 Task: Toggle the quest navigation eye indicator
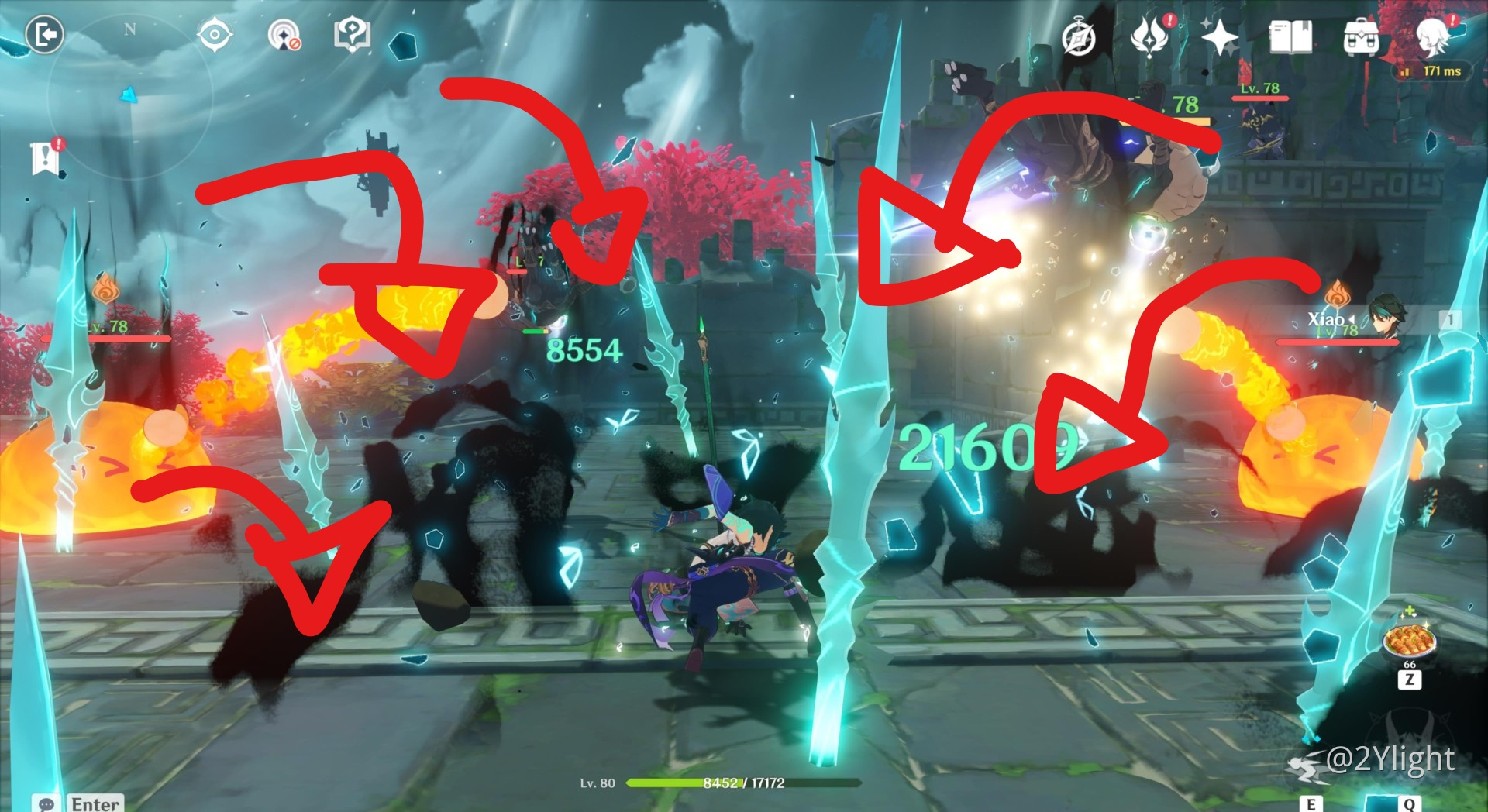(x=215, y=34)
